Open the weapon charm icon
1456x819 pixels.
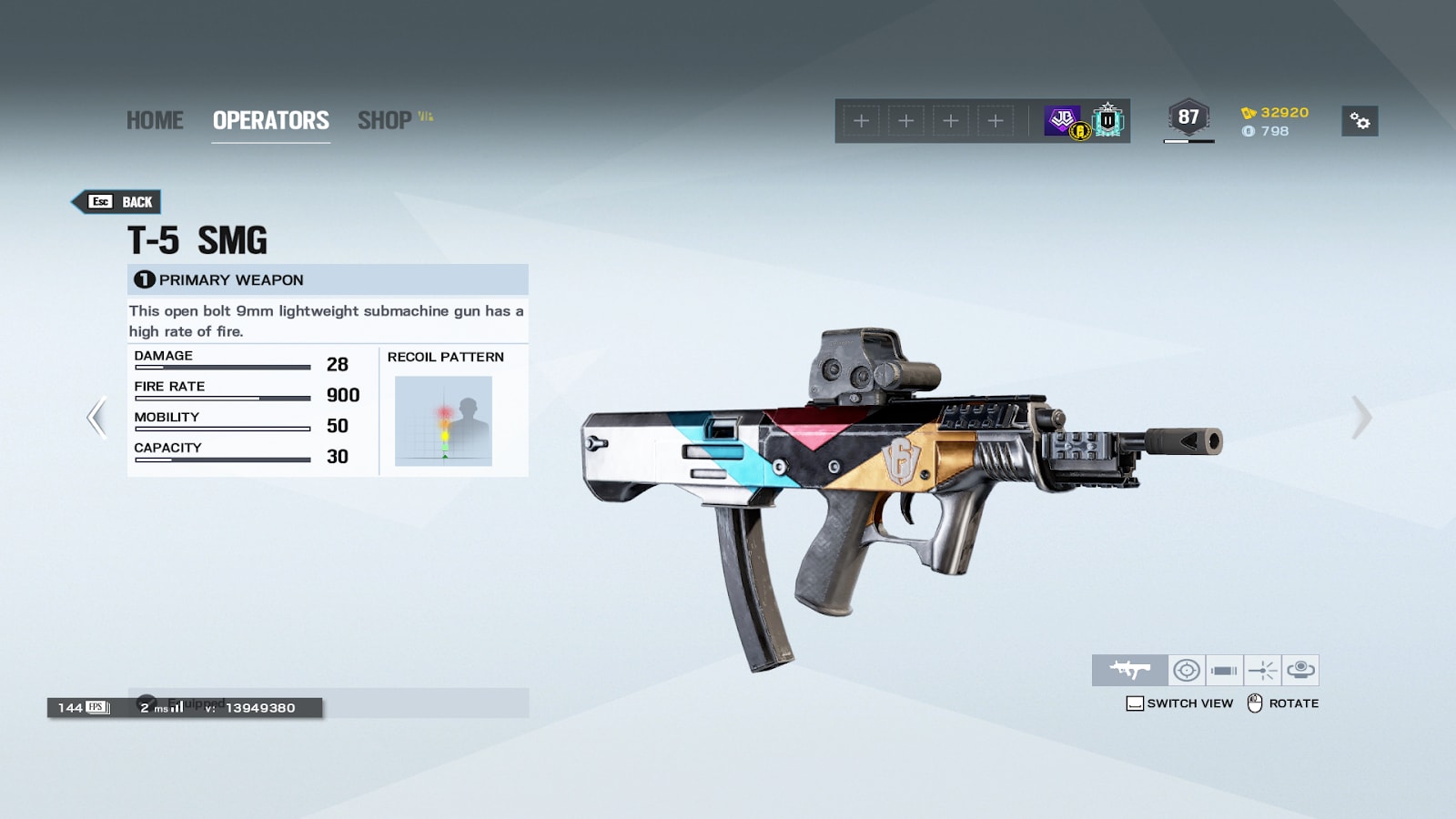pos(1300,671)
